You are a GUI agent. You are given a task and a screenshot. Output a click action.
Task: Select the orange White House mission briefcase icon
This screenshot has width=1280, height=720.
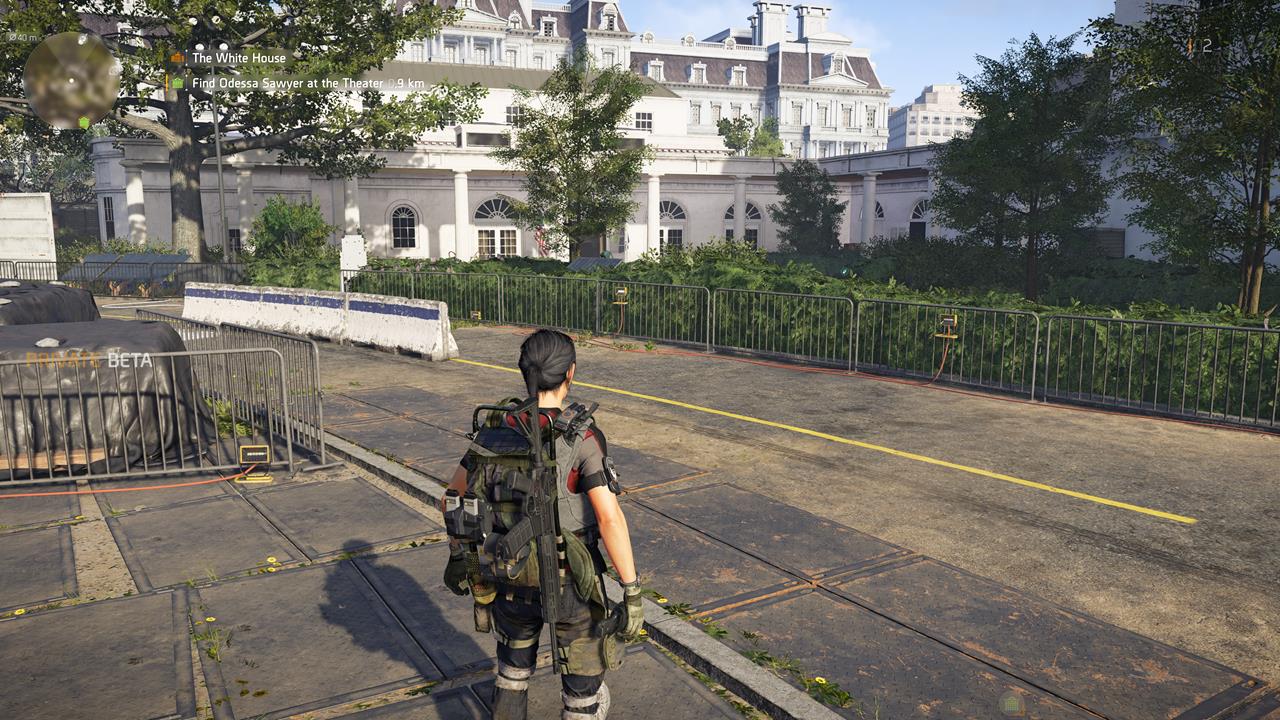177,58
